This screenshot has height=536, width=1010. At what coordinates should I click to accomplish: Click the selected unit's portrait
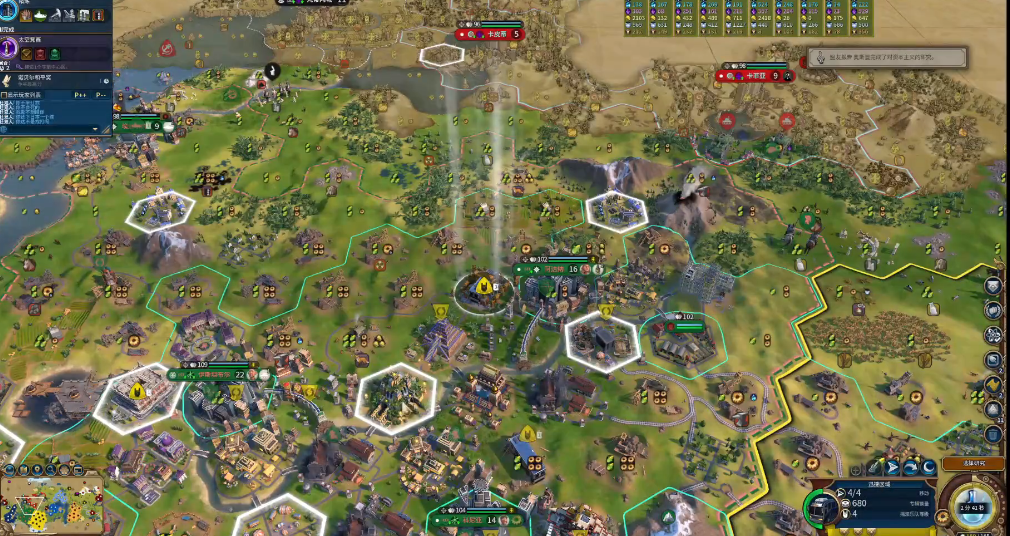tap(822, 508)
